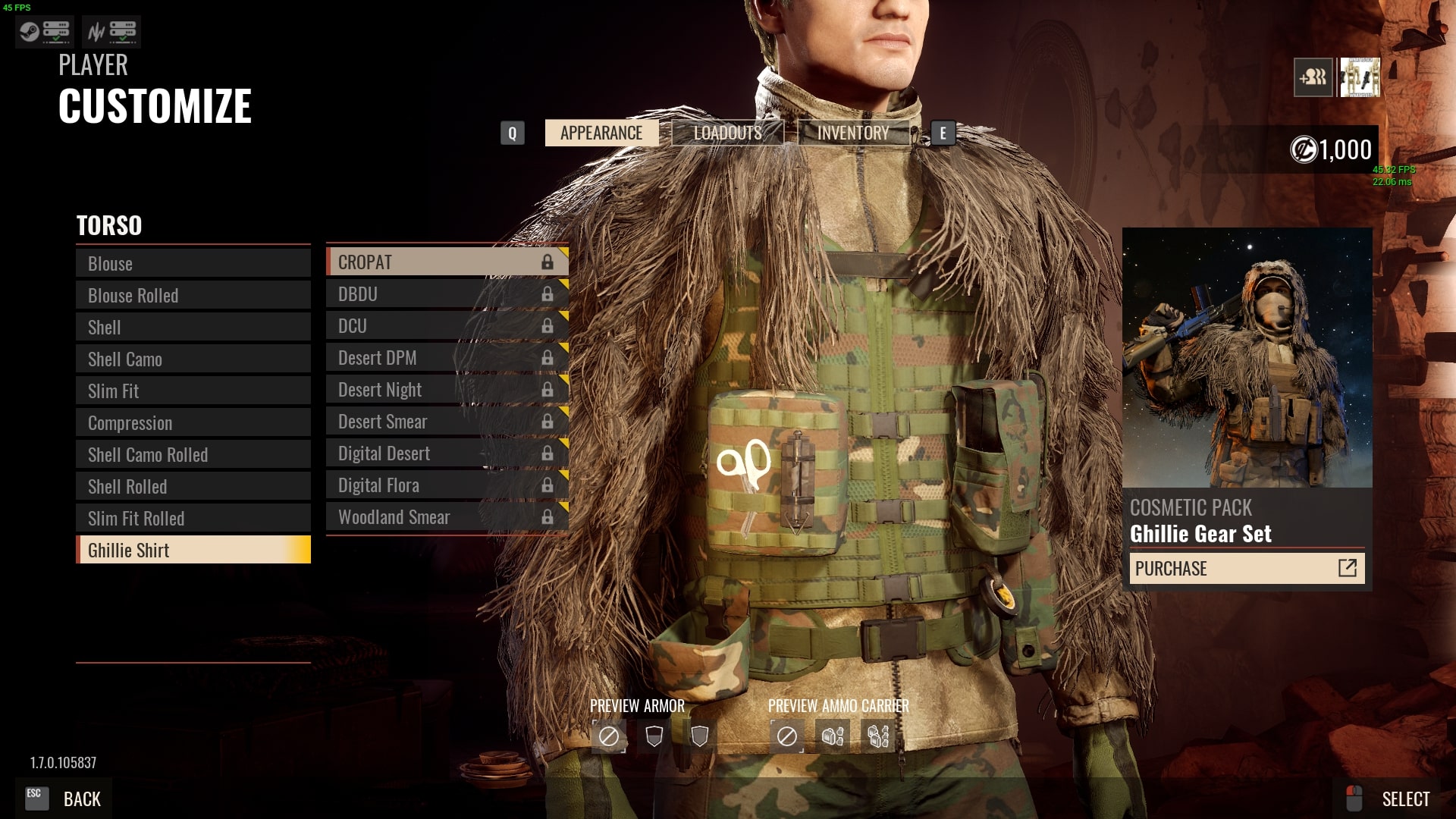
Task: Select the APPEARANCE tab
Action: click(601, 133)
